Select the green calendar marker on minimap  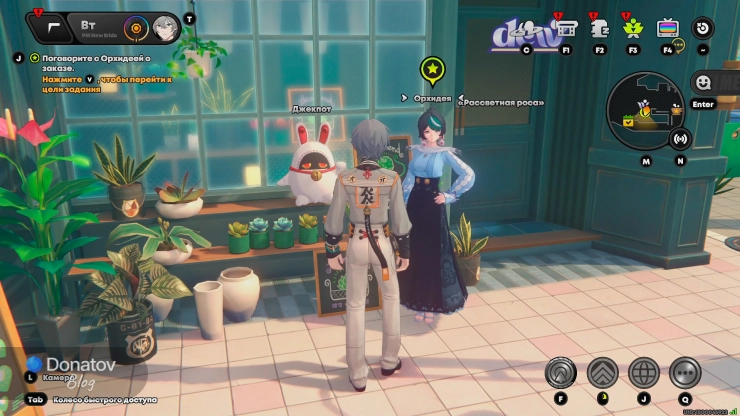click(x=629, y=121)
